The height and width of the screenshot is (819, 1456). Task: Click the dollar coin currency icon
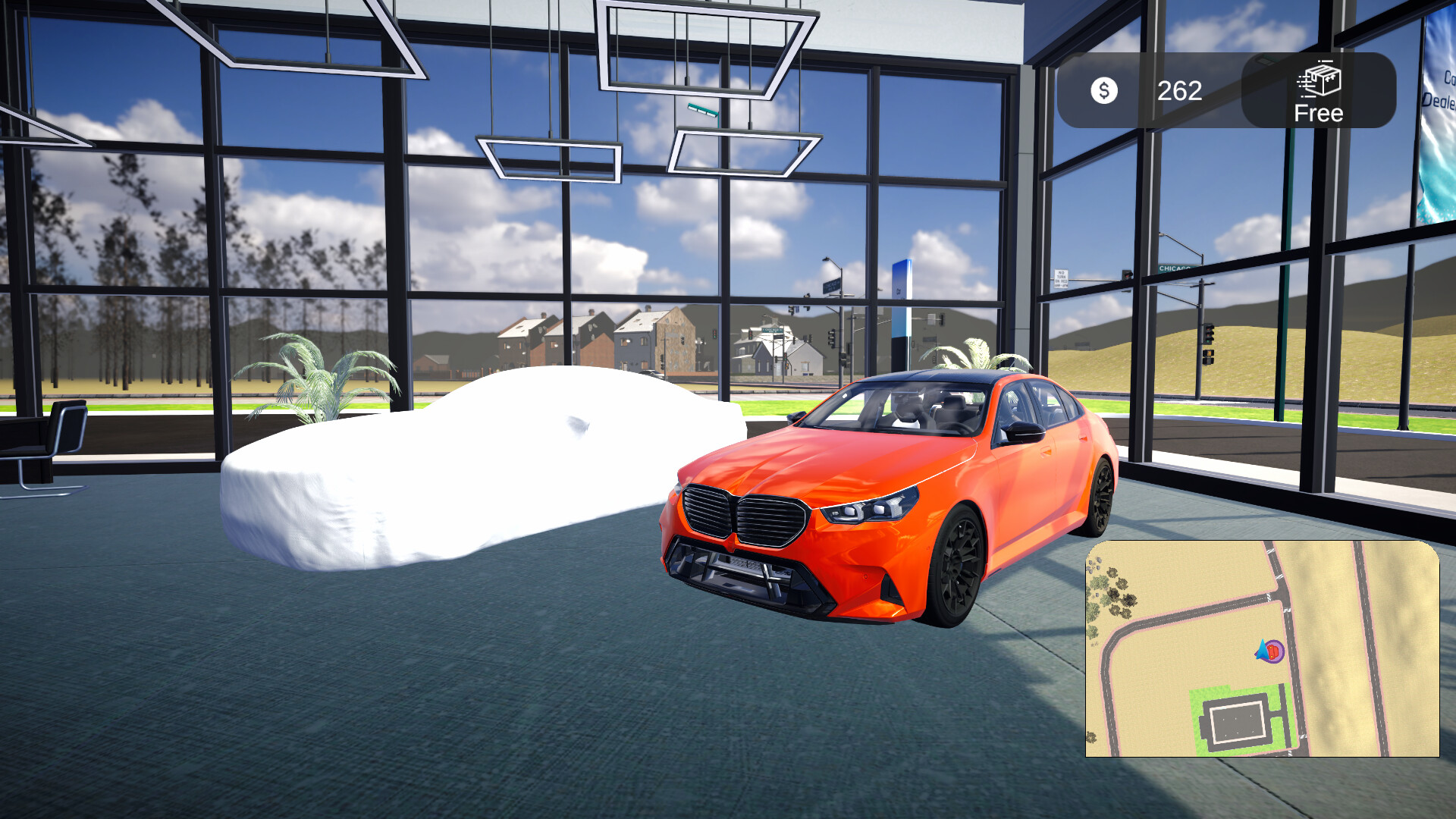(x=1104, y=90)
